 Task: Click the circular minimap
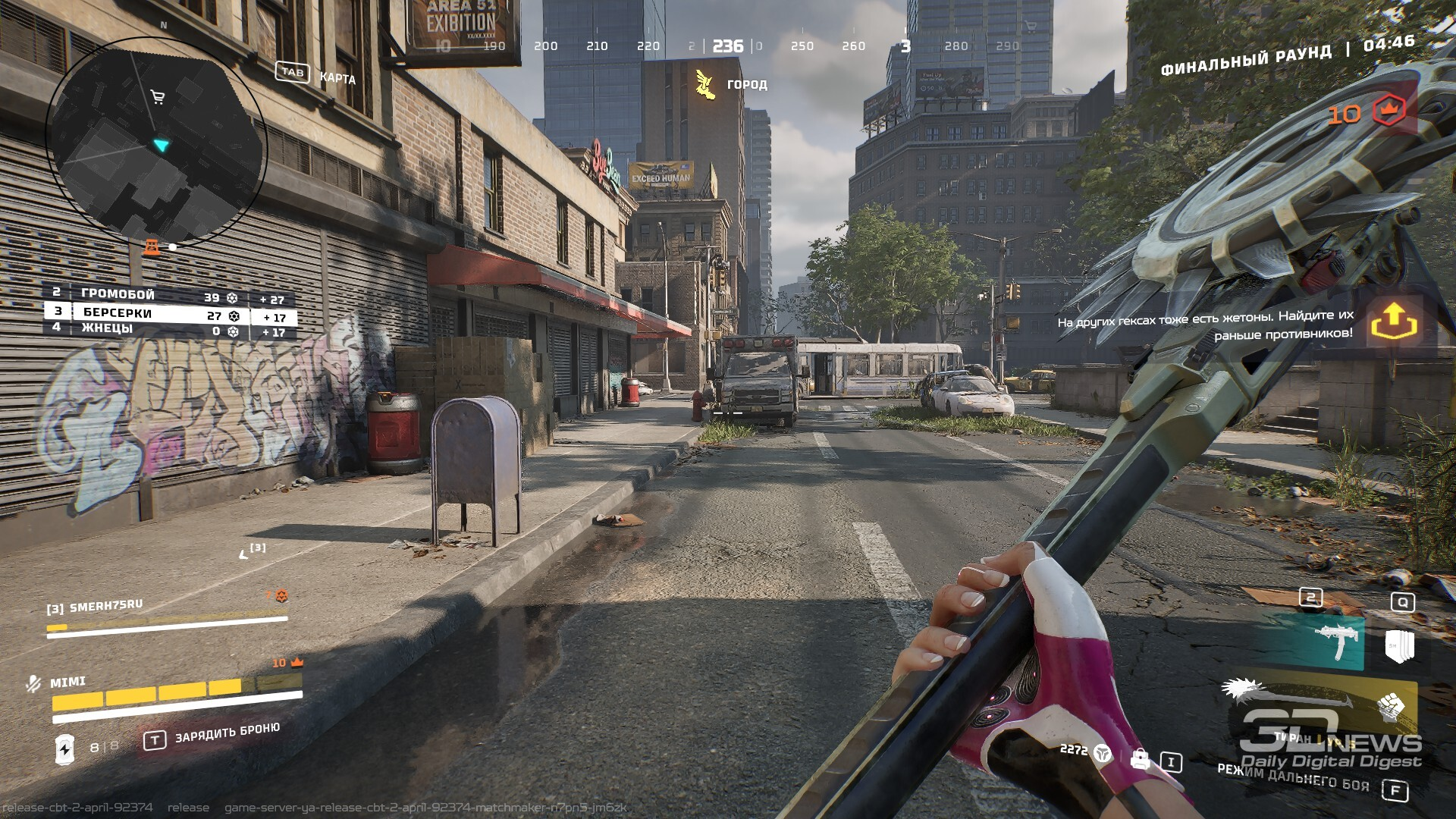(x=156, y=139)
